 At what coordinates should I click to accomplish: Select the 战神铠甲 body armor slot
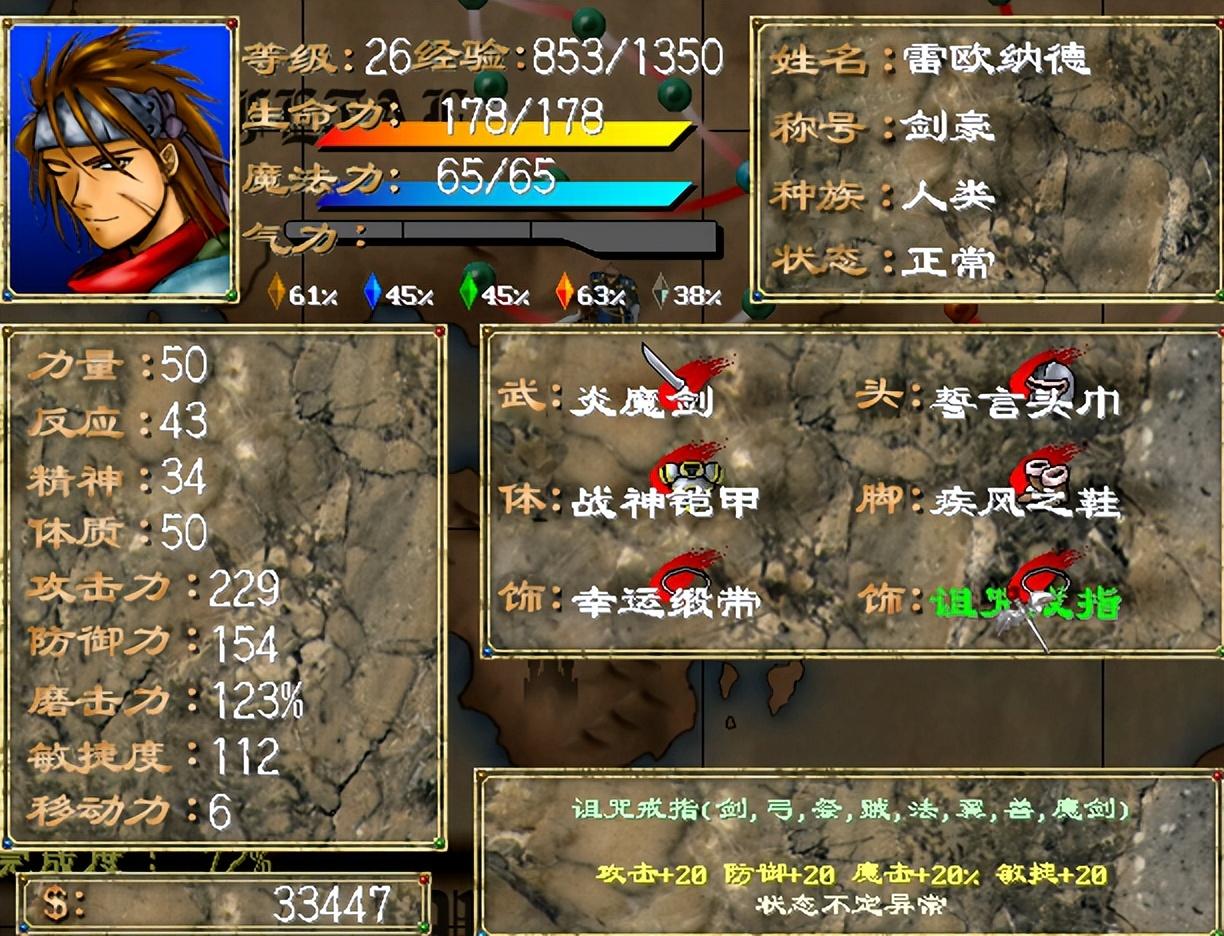(665, 500)
